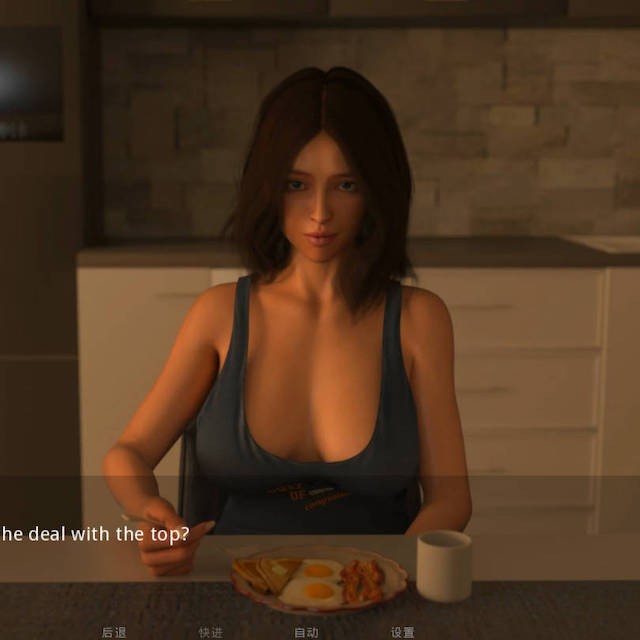This screenshot has height=640, width=640.
Task: Open the 设置 settings menu
Action: [402, 632]
